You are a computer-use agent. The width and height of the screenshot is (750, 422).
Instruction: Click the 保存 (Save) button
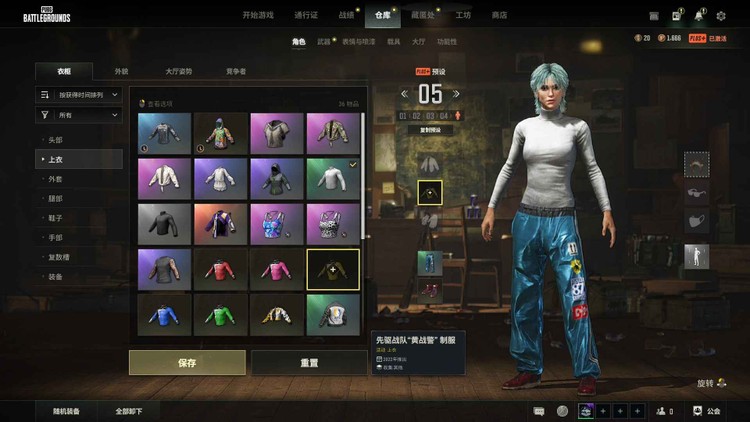click(x=187, y=362)
